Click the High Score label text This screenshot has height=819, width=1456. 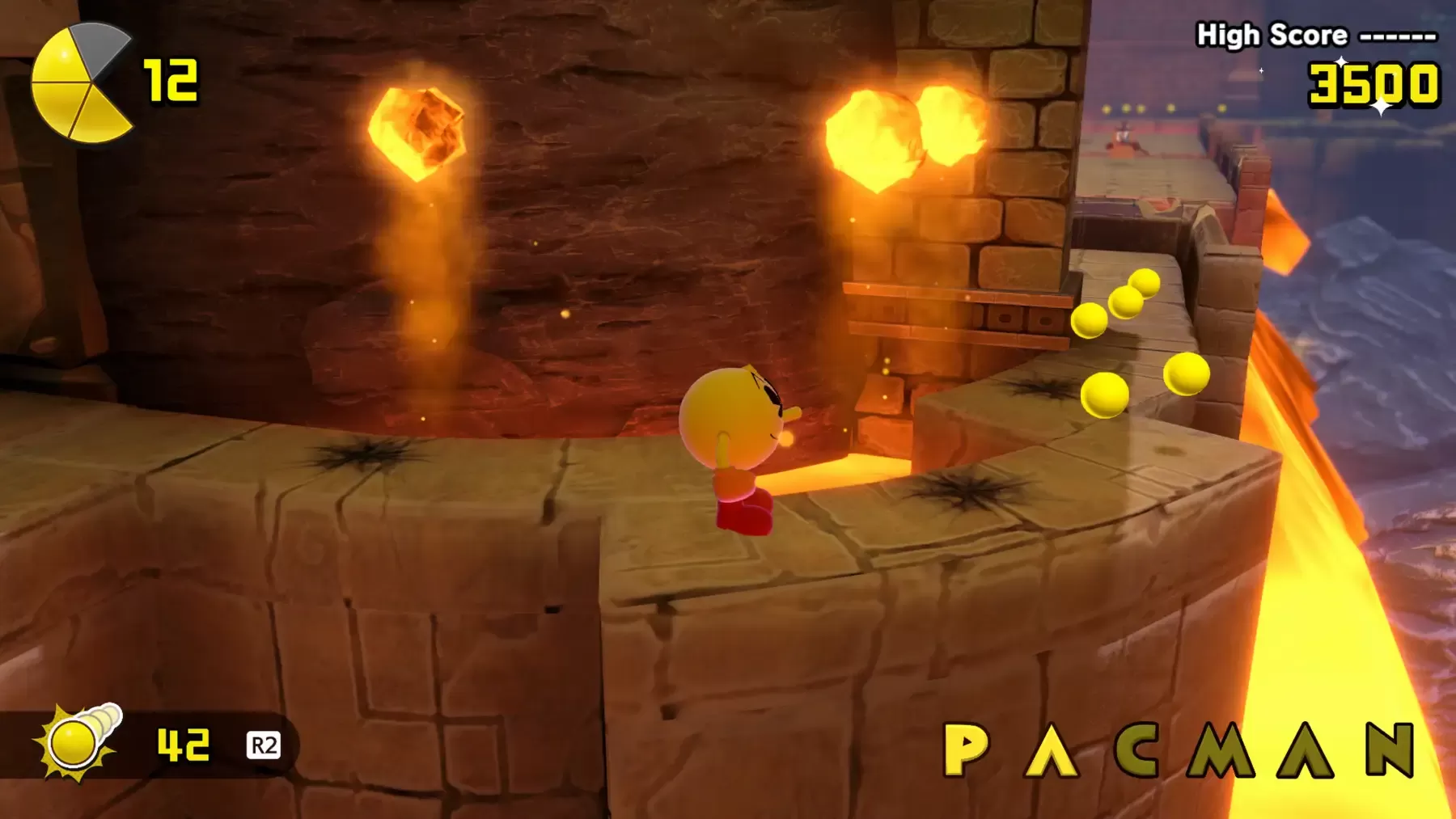point(1270,34)
